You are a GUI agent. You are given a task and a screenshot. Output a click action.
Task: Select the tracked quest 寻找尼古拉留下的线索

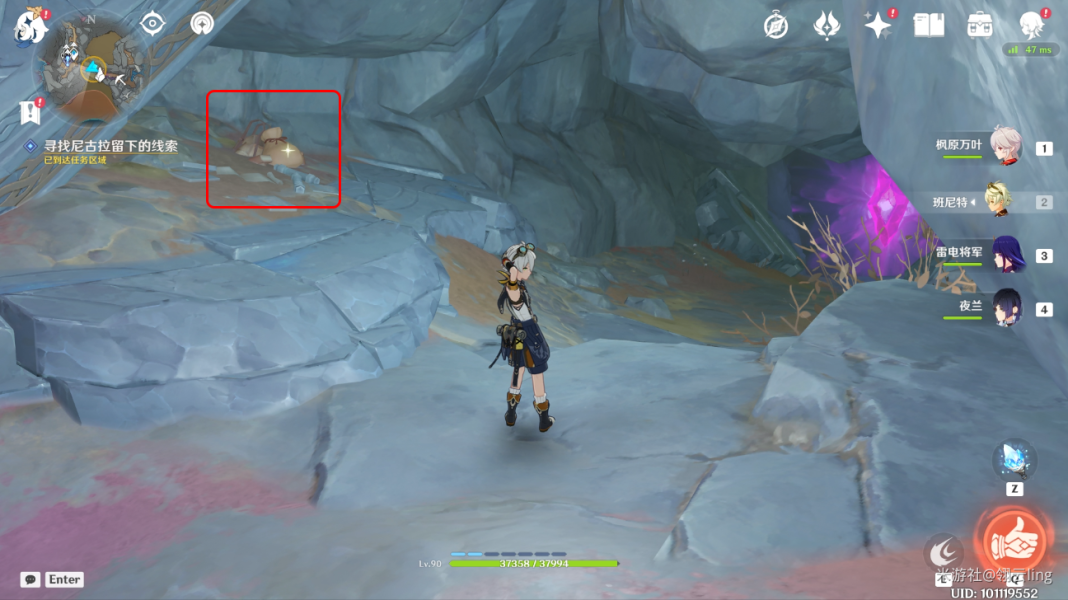[x=110, y=146]
